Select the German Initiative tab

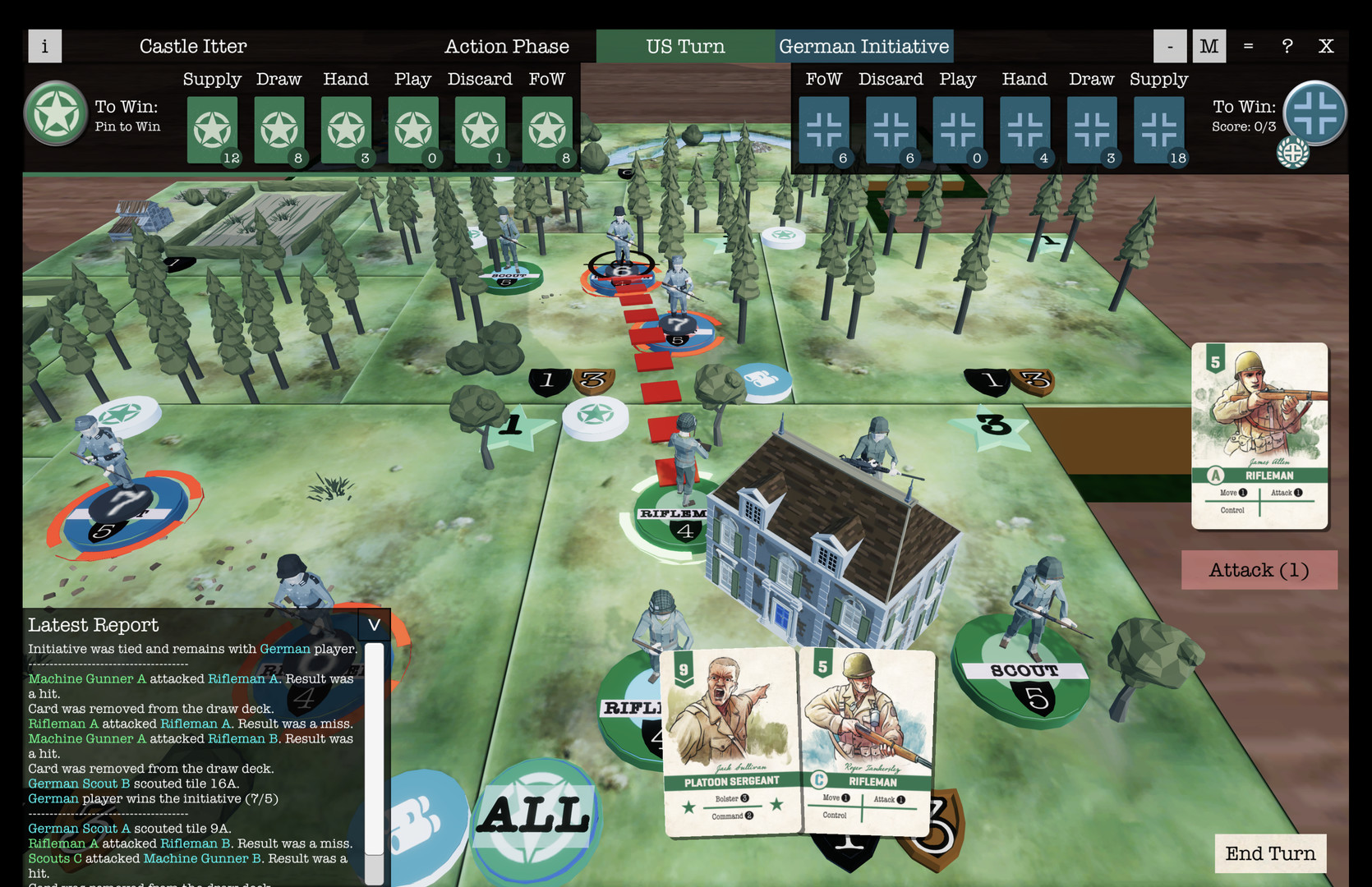(863, 46)
